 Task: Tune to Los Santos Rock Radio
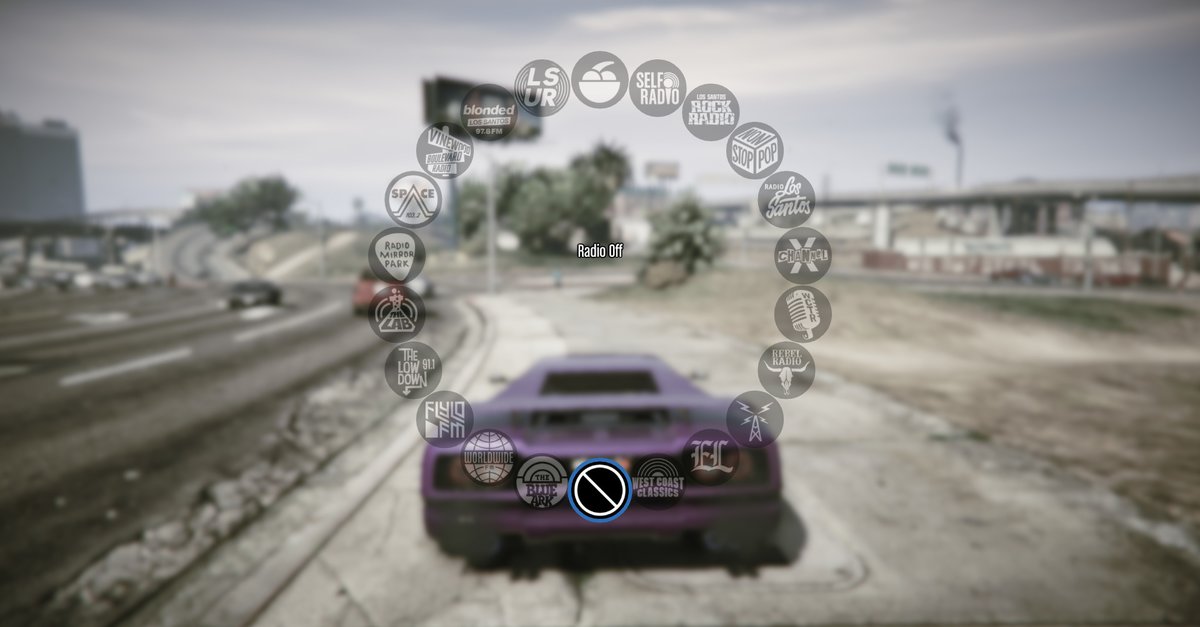tap(711, 112)
